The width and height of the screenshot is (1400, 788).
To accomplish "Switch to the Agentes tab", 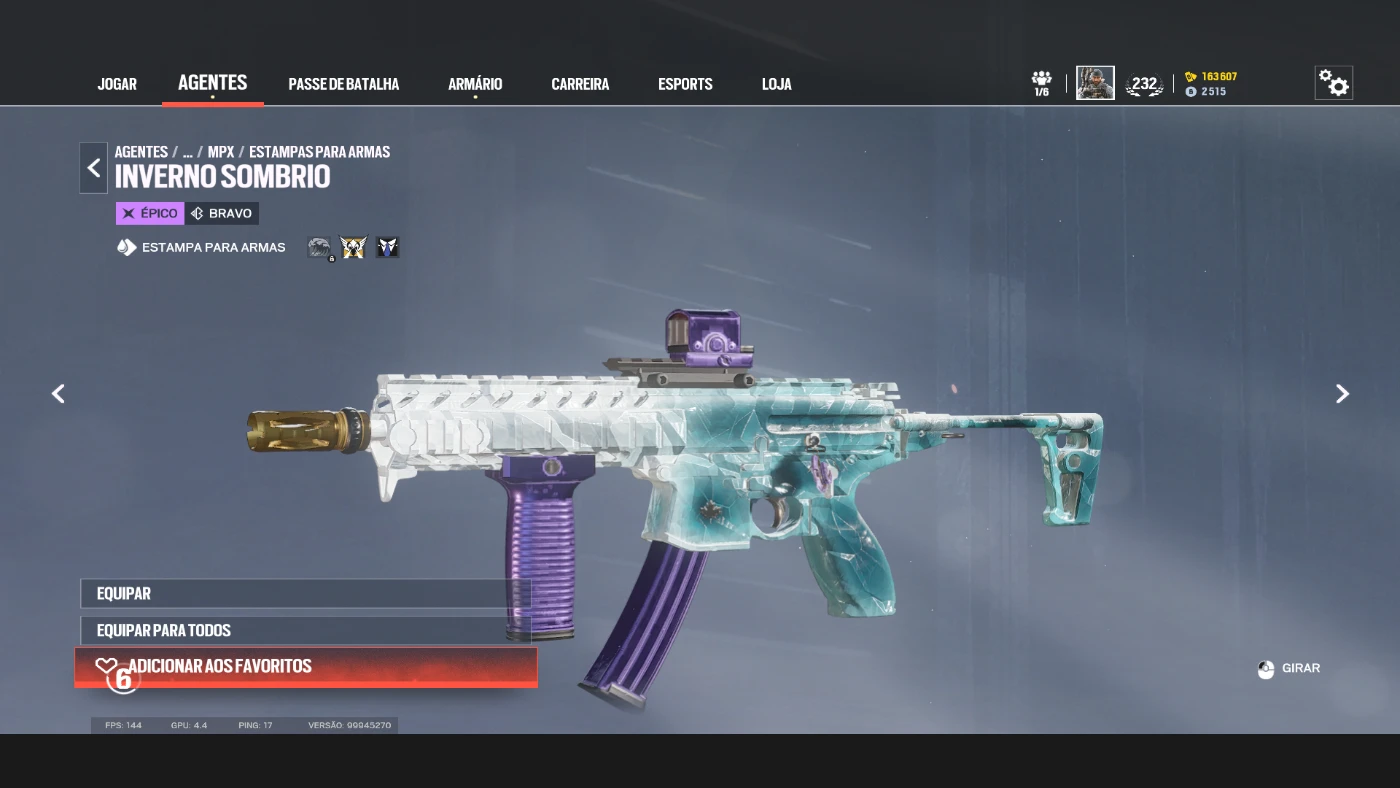I will [x=212, y=83].
